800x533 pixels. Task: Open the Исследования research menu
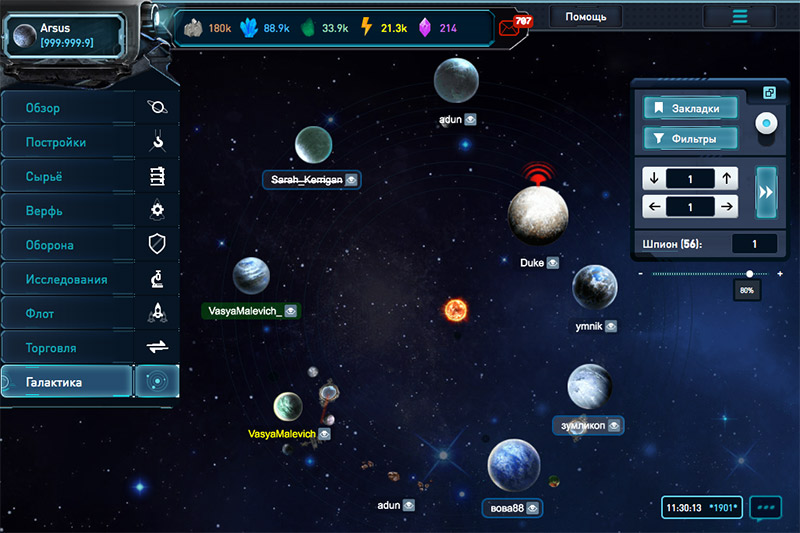[68, 279]
